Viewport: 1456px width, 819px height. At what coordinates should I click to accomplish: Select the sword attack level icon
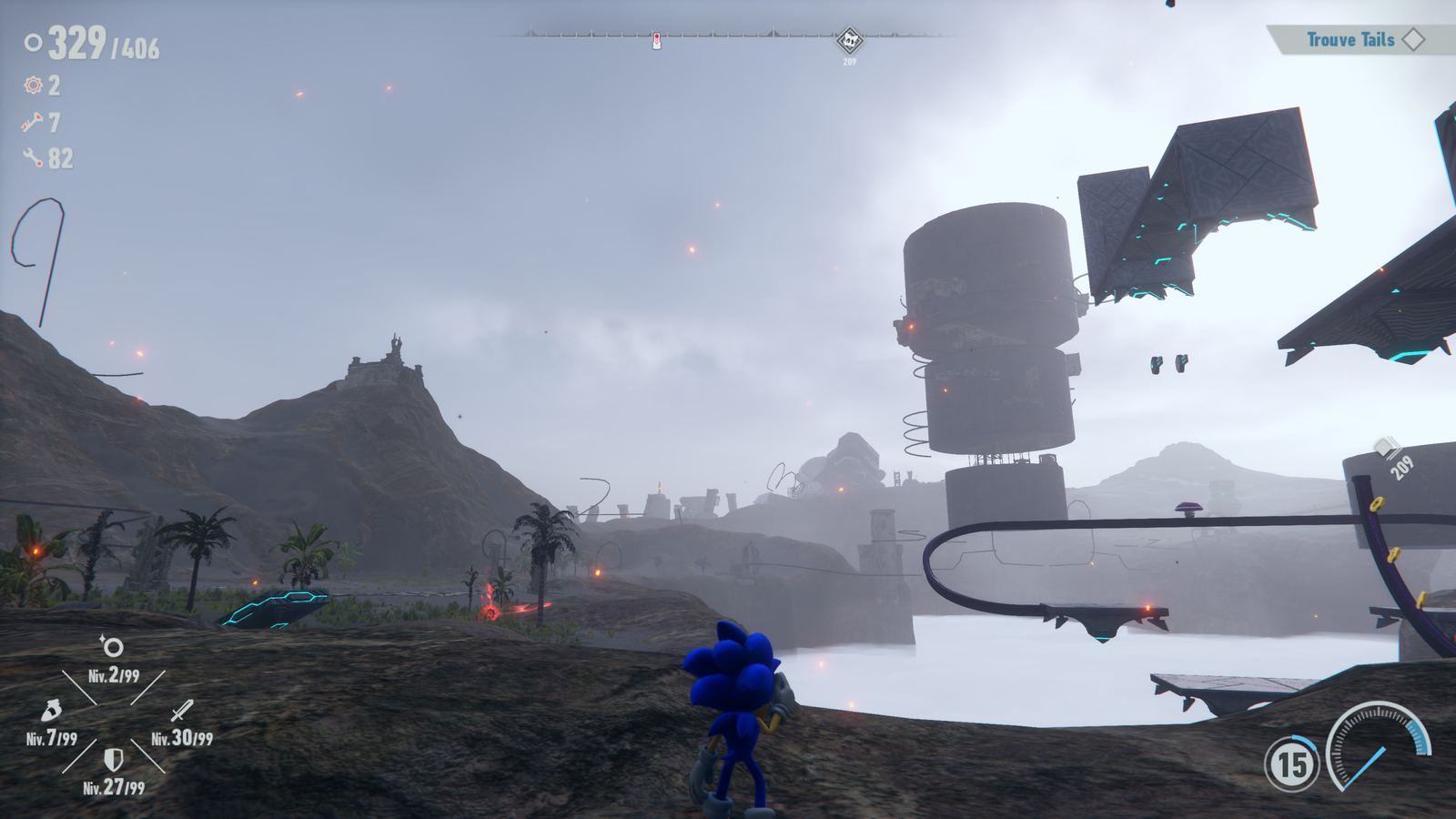[x=182, y=710]
